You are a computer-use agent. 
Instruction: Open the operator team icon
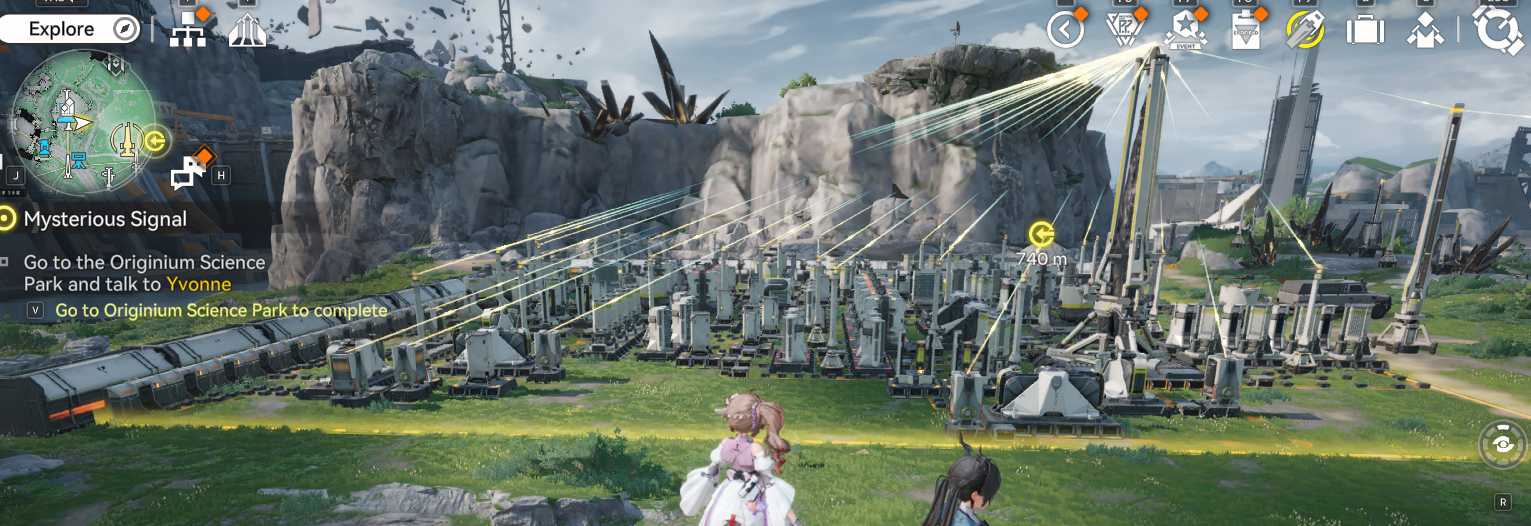point(1425,30)
